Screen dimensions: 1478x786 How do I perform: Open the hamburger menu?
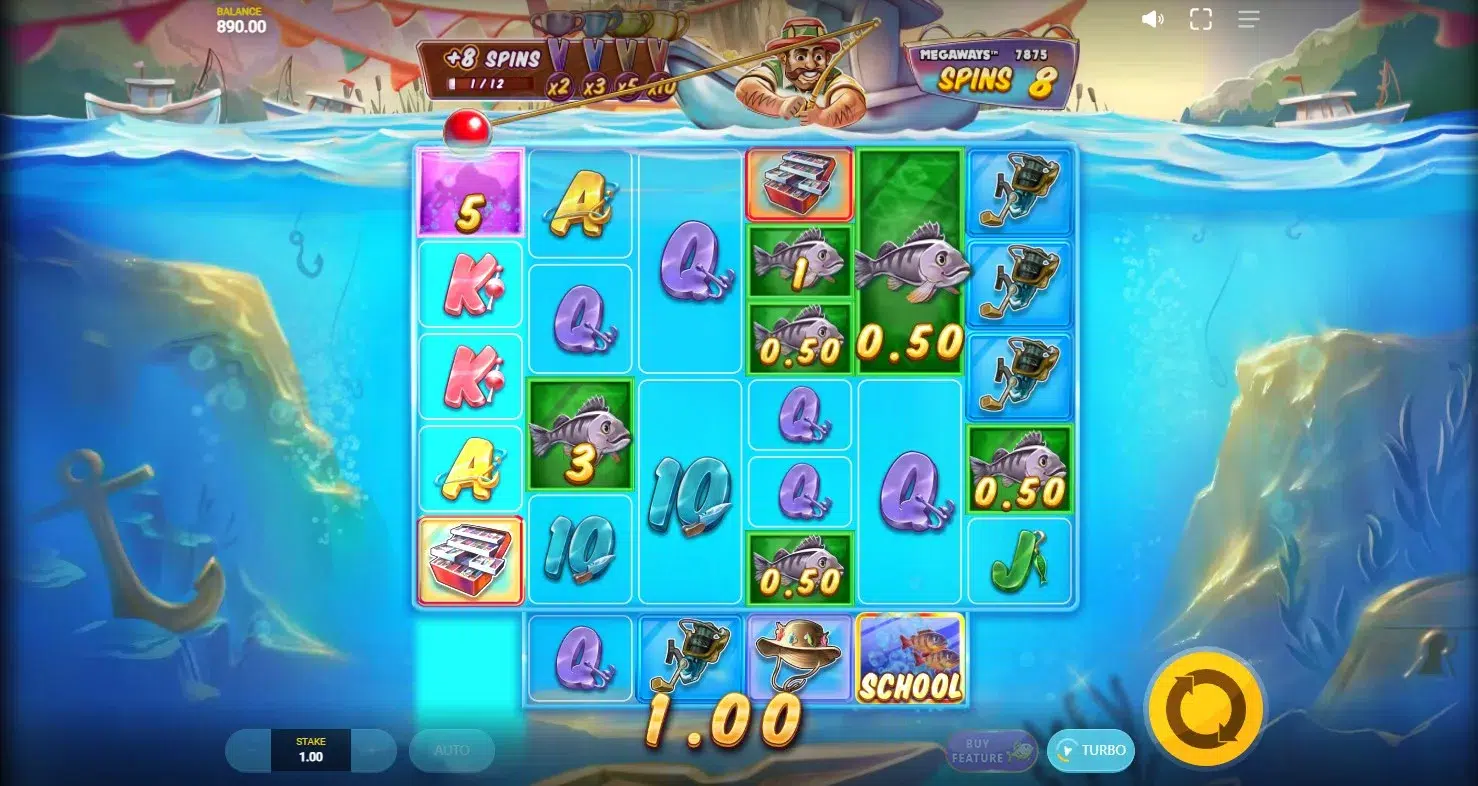pyautogui.click(x=1249, y=19)
